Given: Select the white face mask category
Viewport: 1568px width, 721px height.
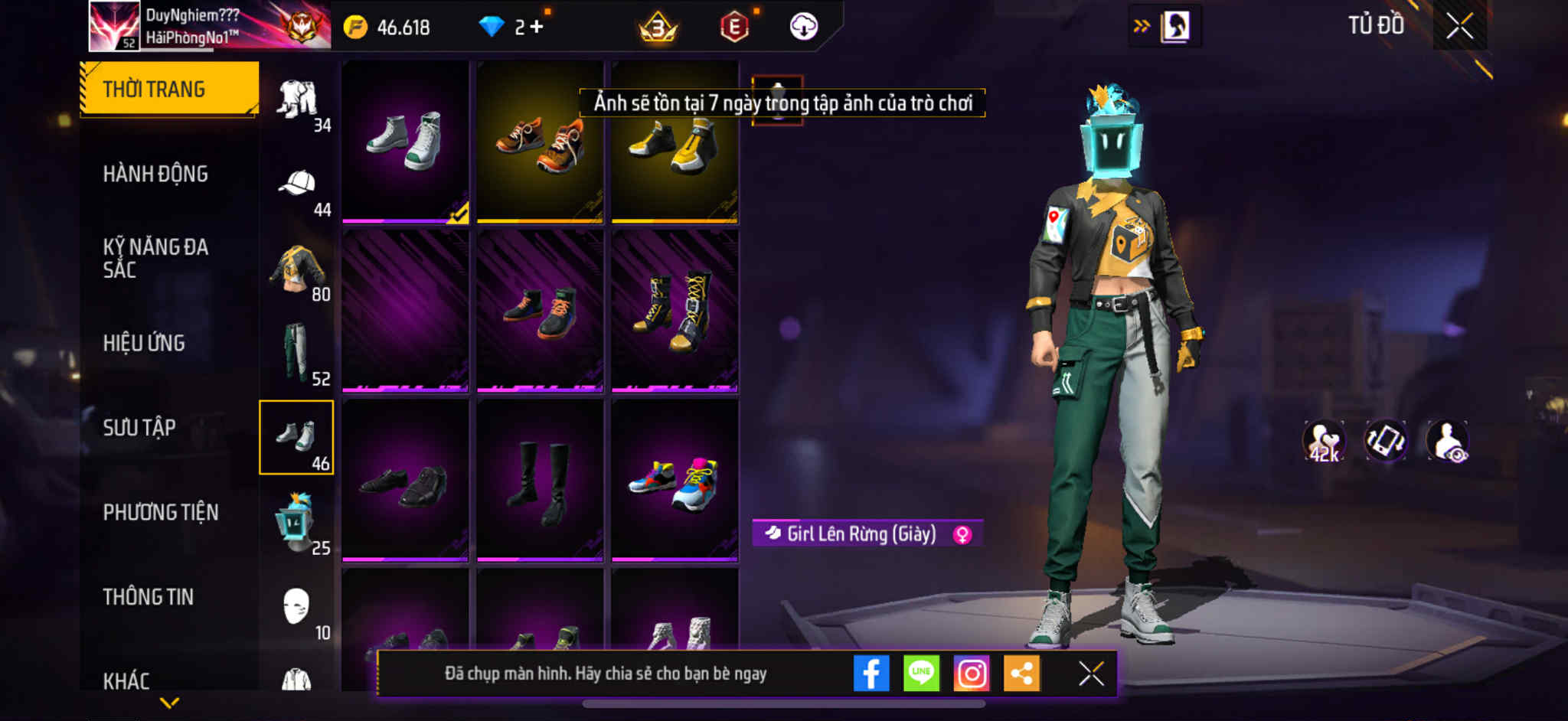Looking at the screenshot, I should [297, 608].
